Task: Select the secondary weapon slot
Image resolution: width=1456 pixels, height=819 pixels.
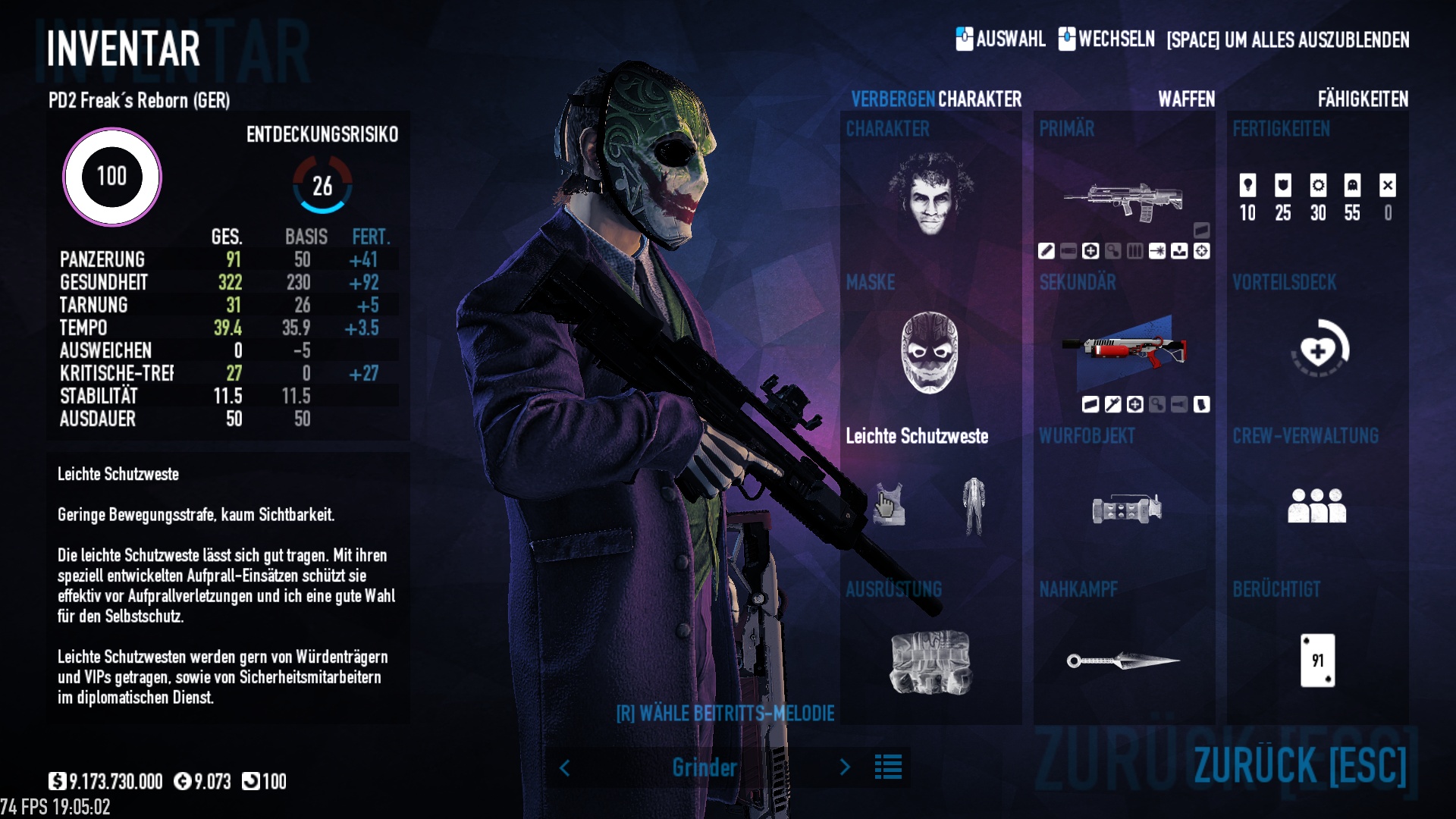Action: [x=1124, y=351]
